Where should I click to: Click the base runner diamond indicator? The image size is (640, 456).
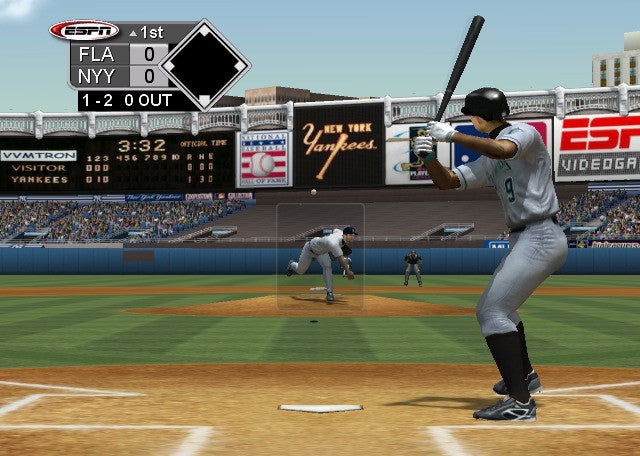(x=205, y=64)
